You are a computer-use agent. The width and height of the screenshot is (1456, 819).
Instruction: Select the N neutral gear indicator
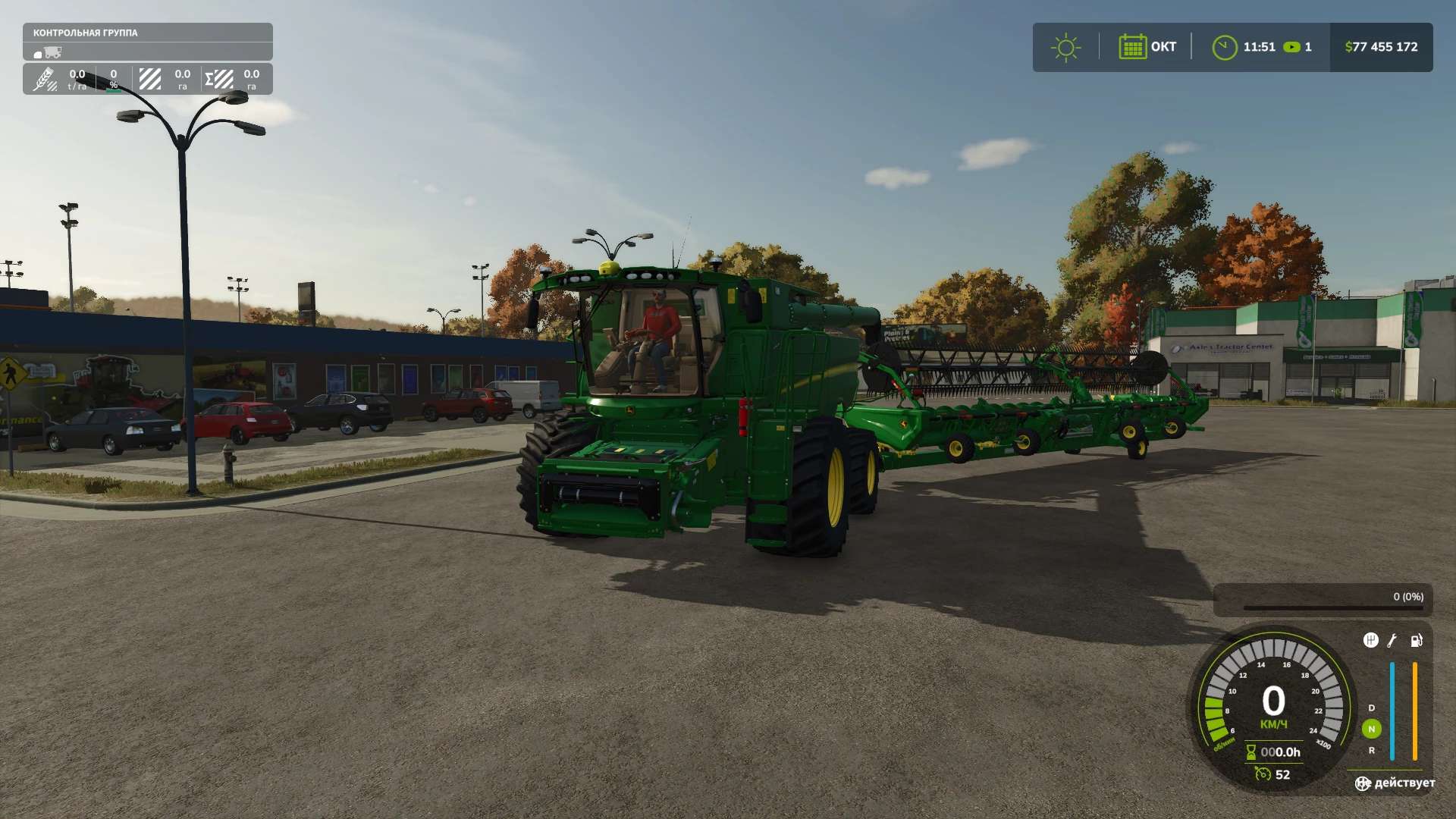pyautogui.click(x=1371, y=729)
